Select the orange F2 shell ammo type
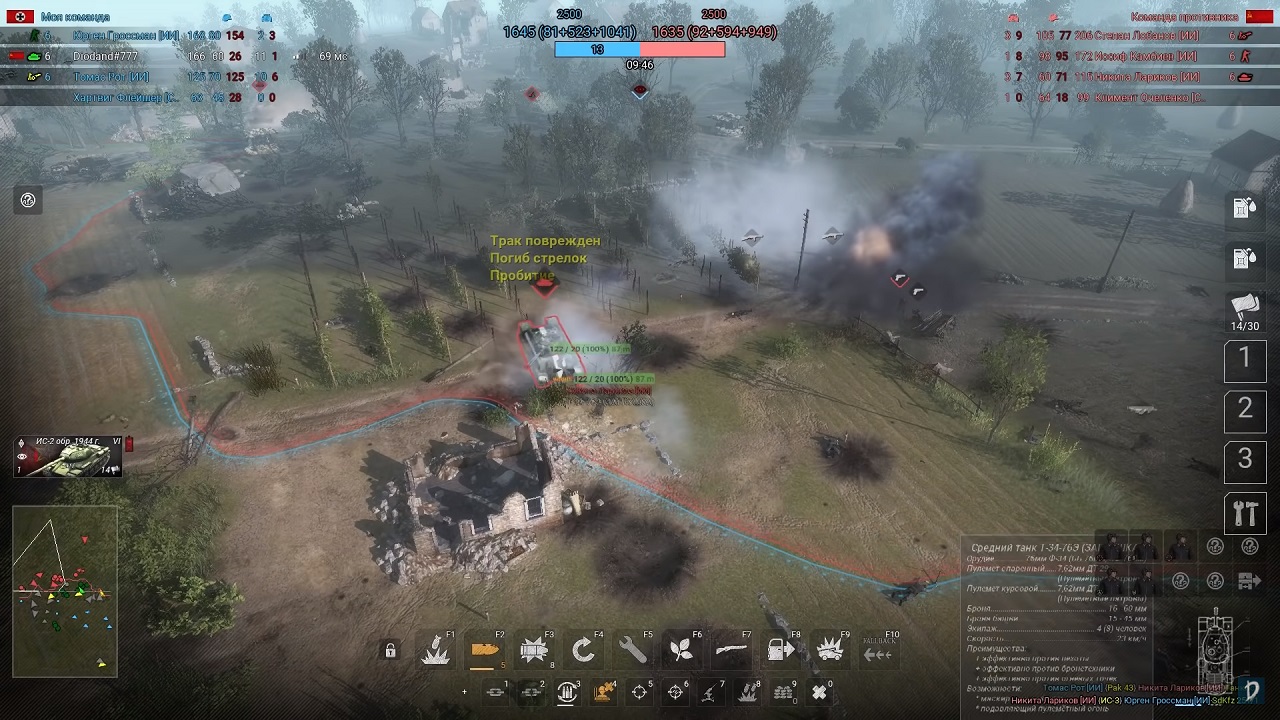The width and height of the screenshot is (1280, 720). point(484,651)
